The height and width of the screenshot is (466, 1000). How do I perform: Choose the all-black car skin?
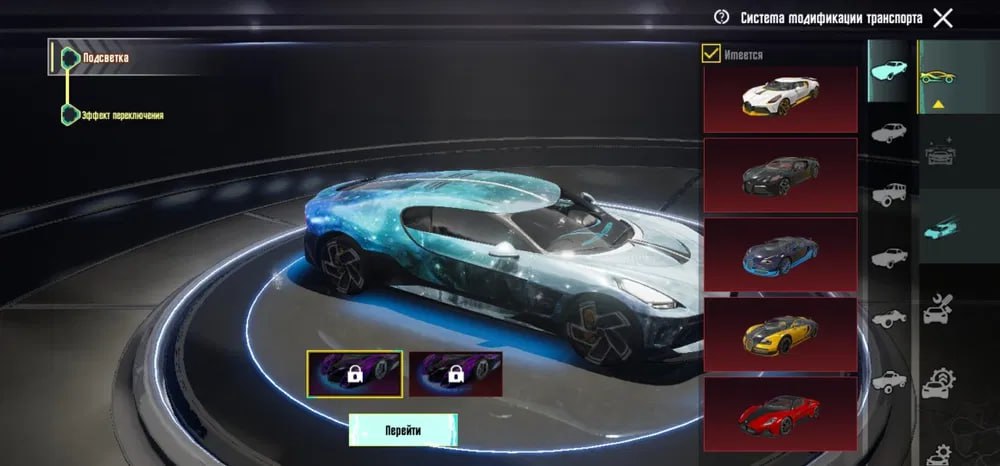point(780,175)
